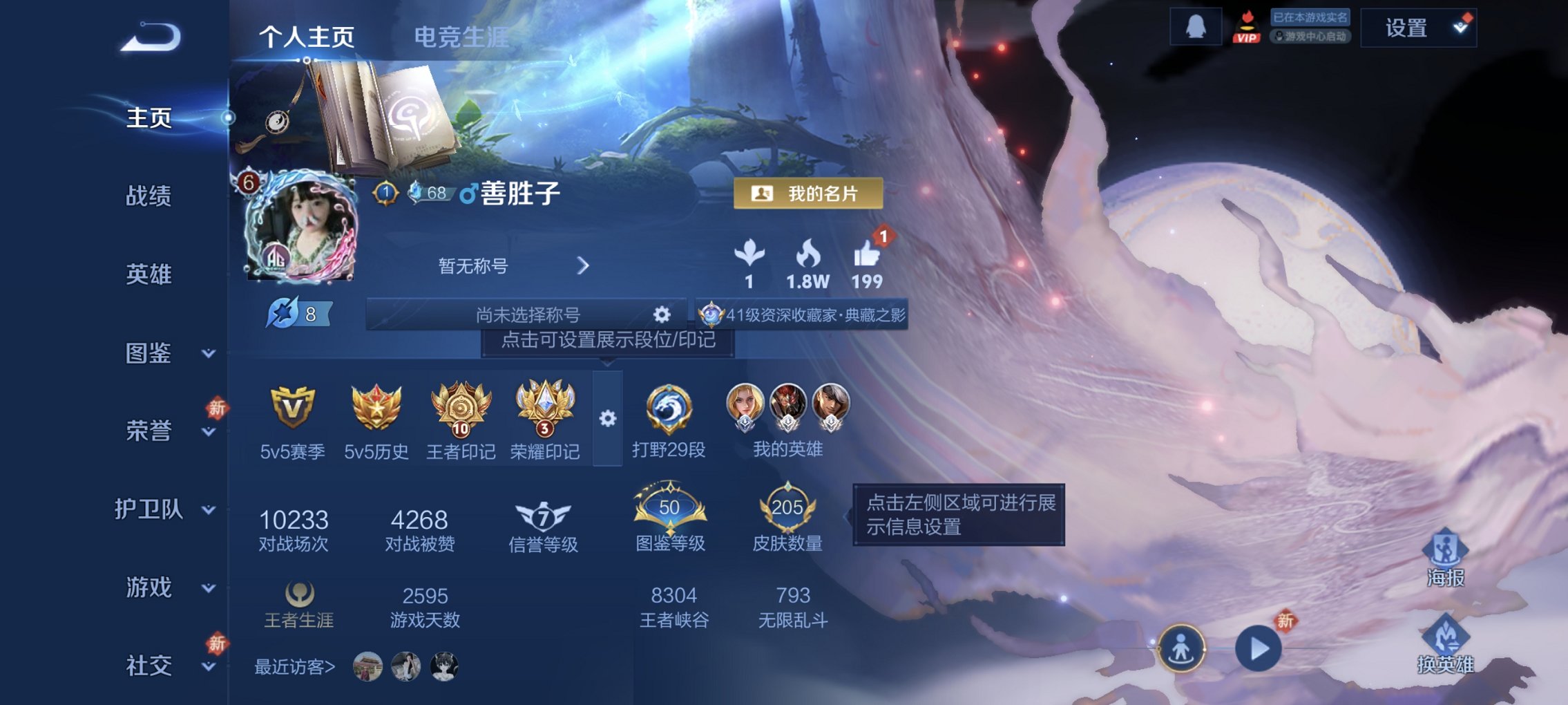Click a recent visitor avatar next to 最近访客
This screenshot has width=1568, height=705.
[369, 668]
